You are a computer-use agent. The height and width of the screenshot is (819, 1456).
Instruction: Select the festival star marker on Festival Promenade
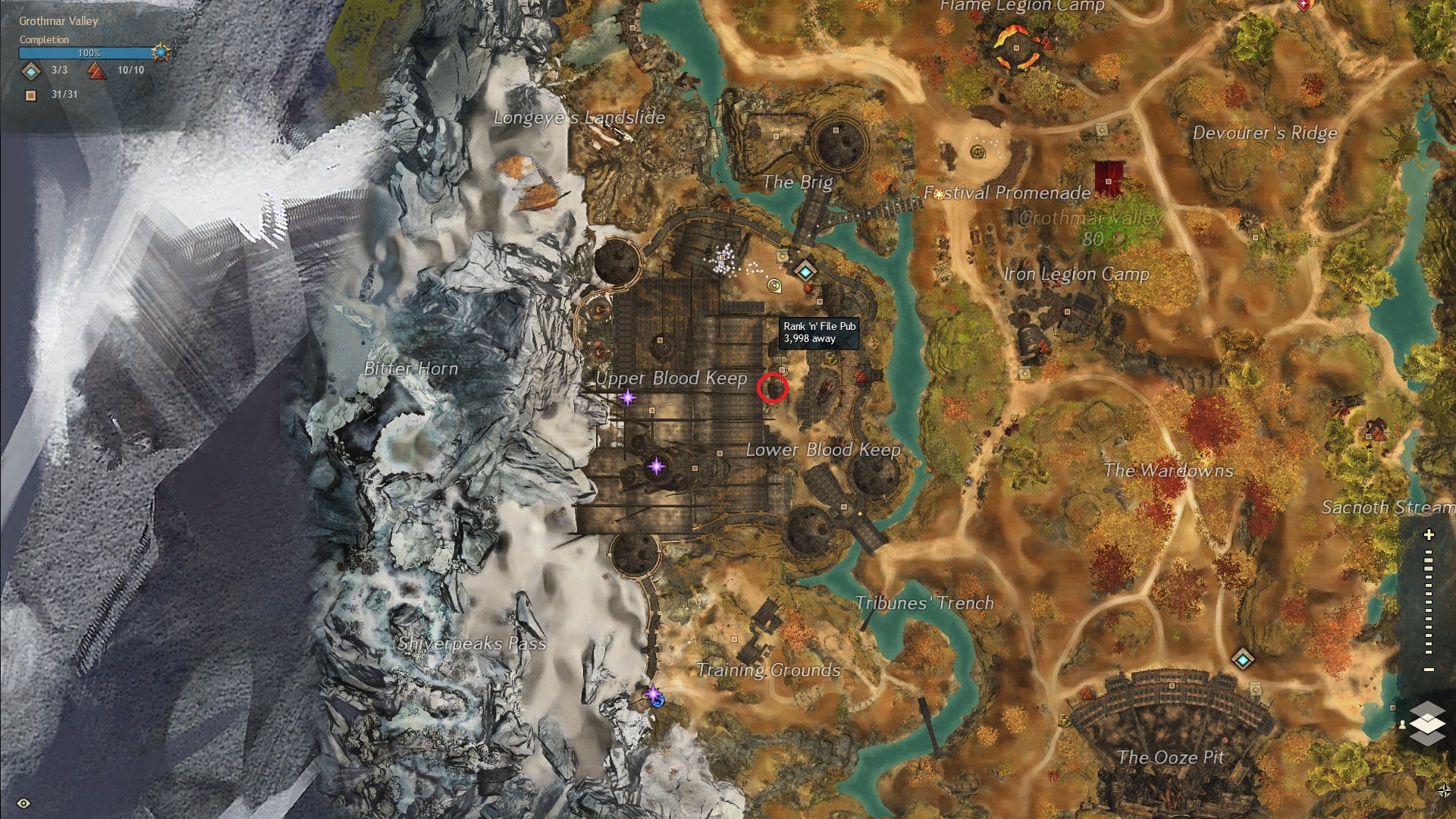(940, 194)
